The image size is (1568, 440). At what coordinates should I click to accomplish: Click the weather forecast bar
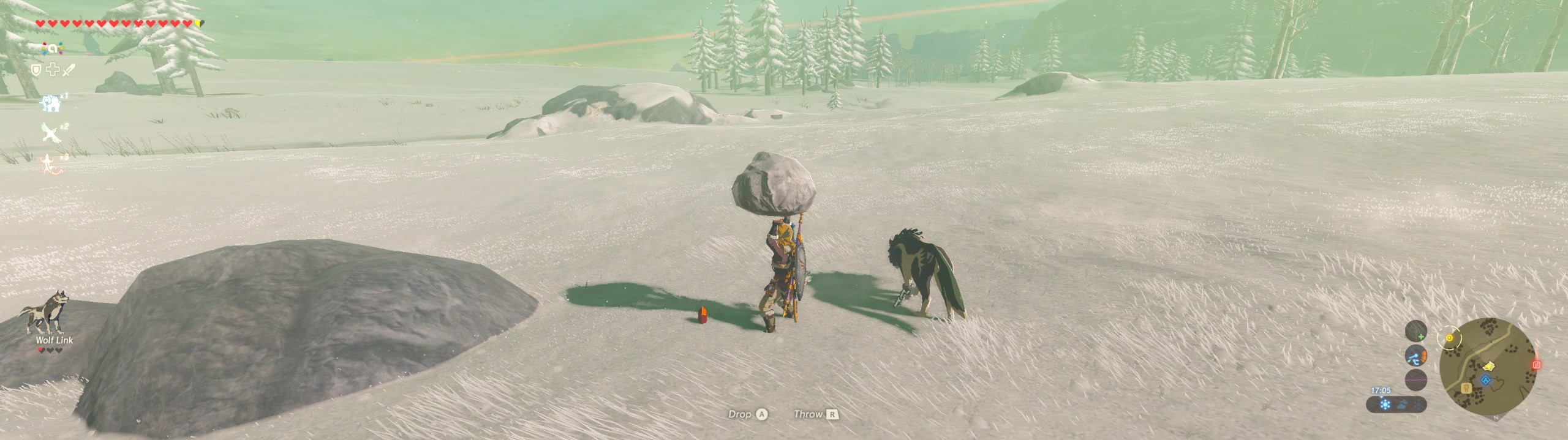click(1398, 405)
